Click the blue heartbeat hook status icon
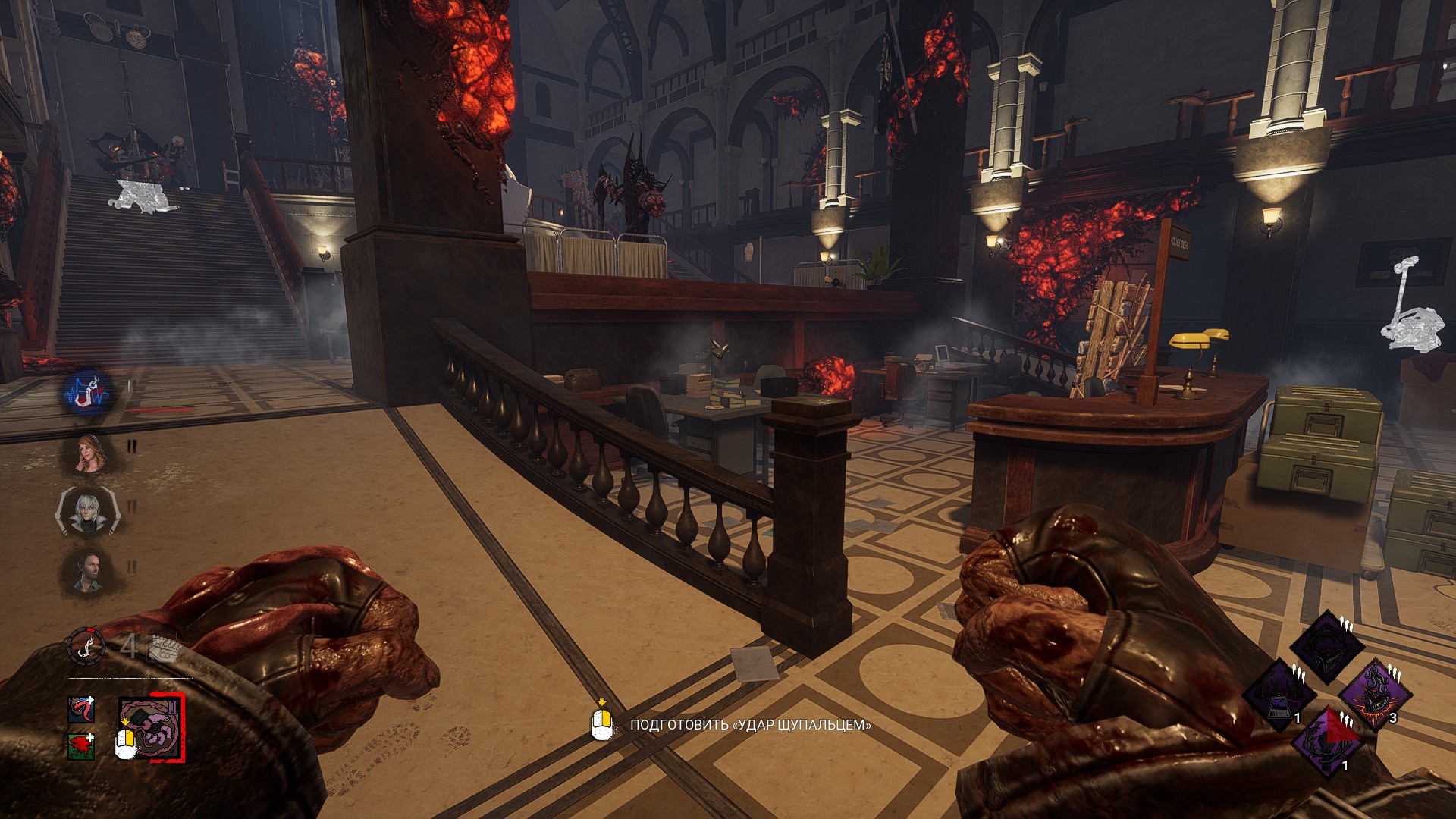1456x819 pixels. pyautogui.click(x=89, y=393)
